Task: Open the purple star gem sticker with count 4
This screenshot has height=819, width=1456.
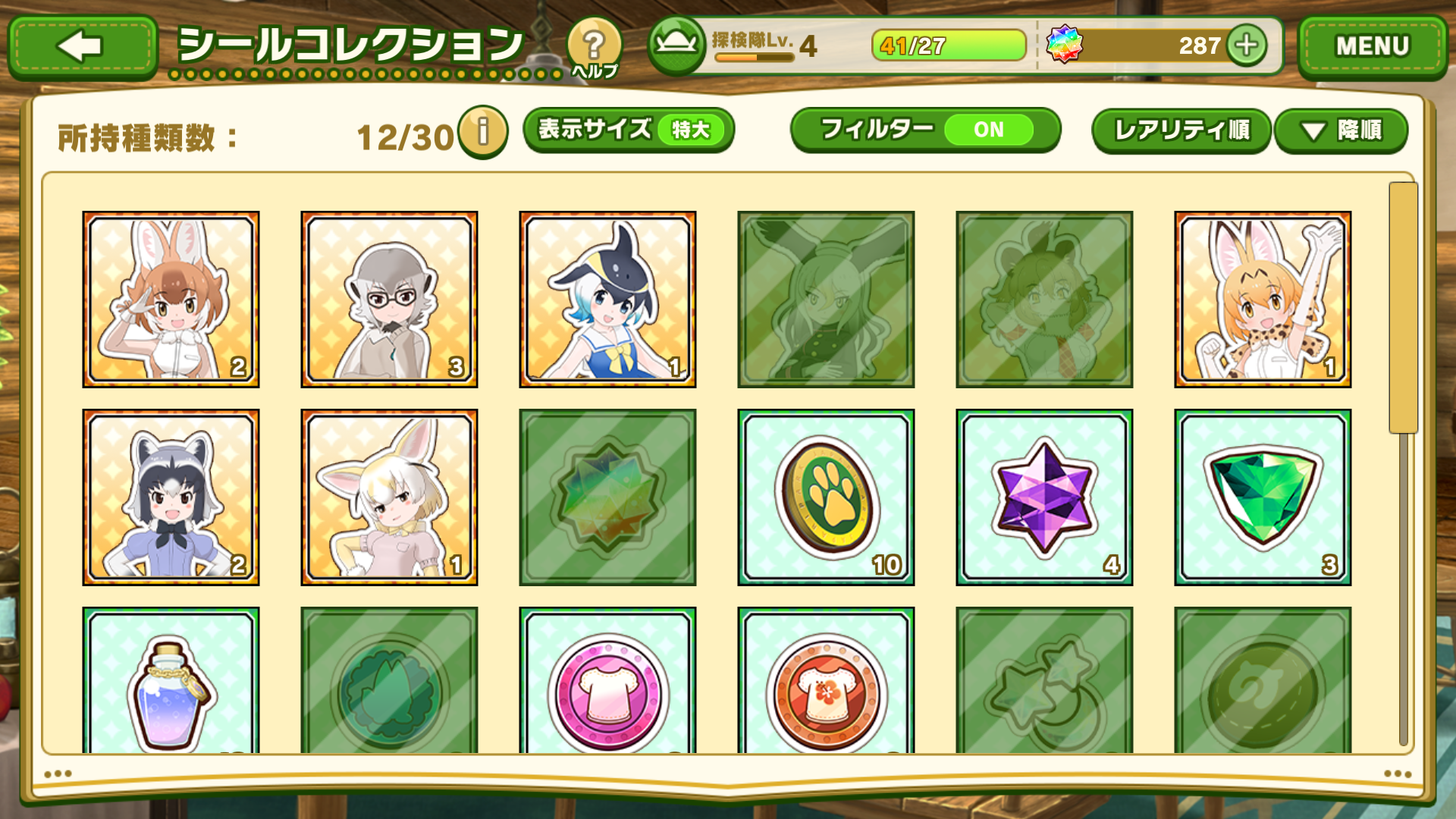Action: [x=1043, y=497]
